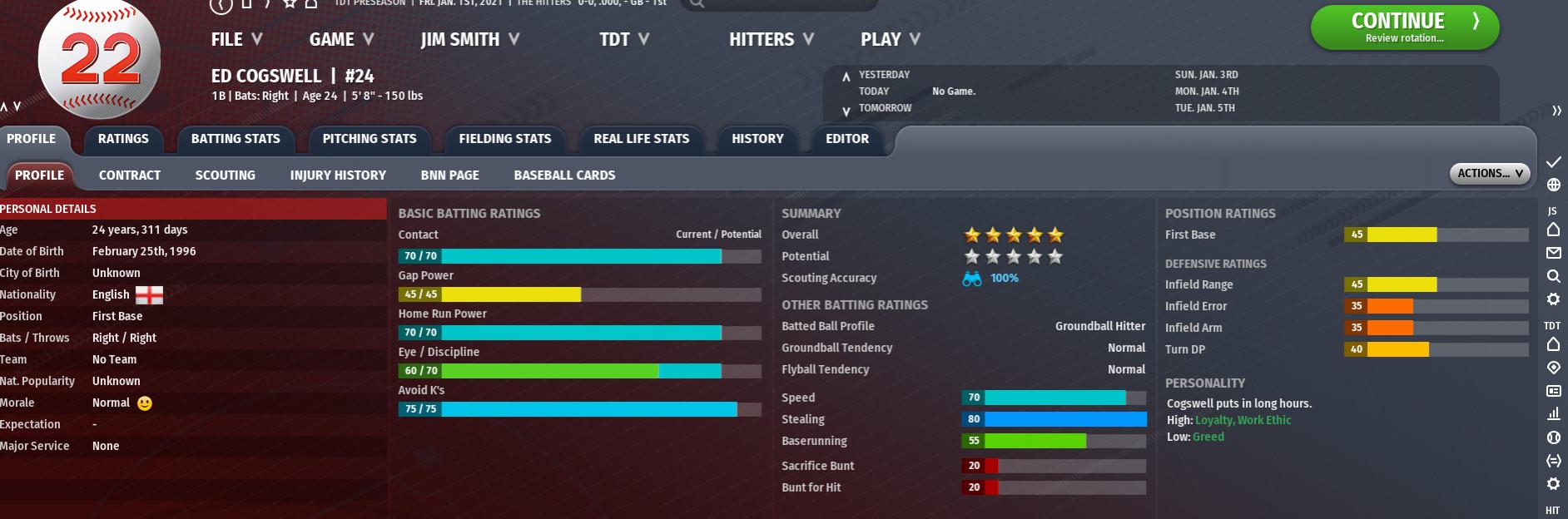Open the TDT league menu
Screen dimensions: 1568x519
(x=624, y=39)
